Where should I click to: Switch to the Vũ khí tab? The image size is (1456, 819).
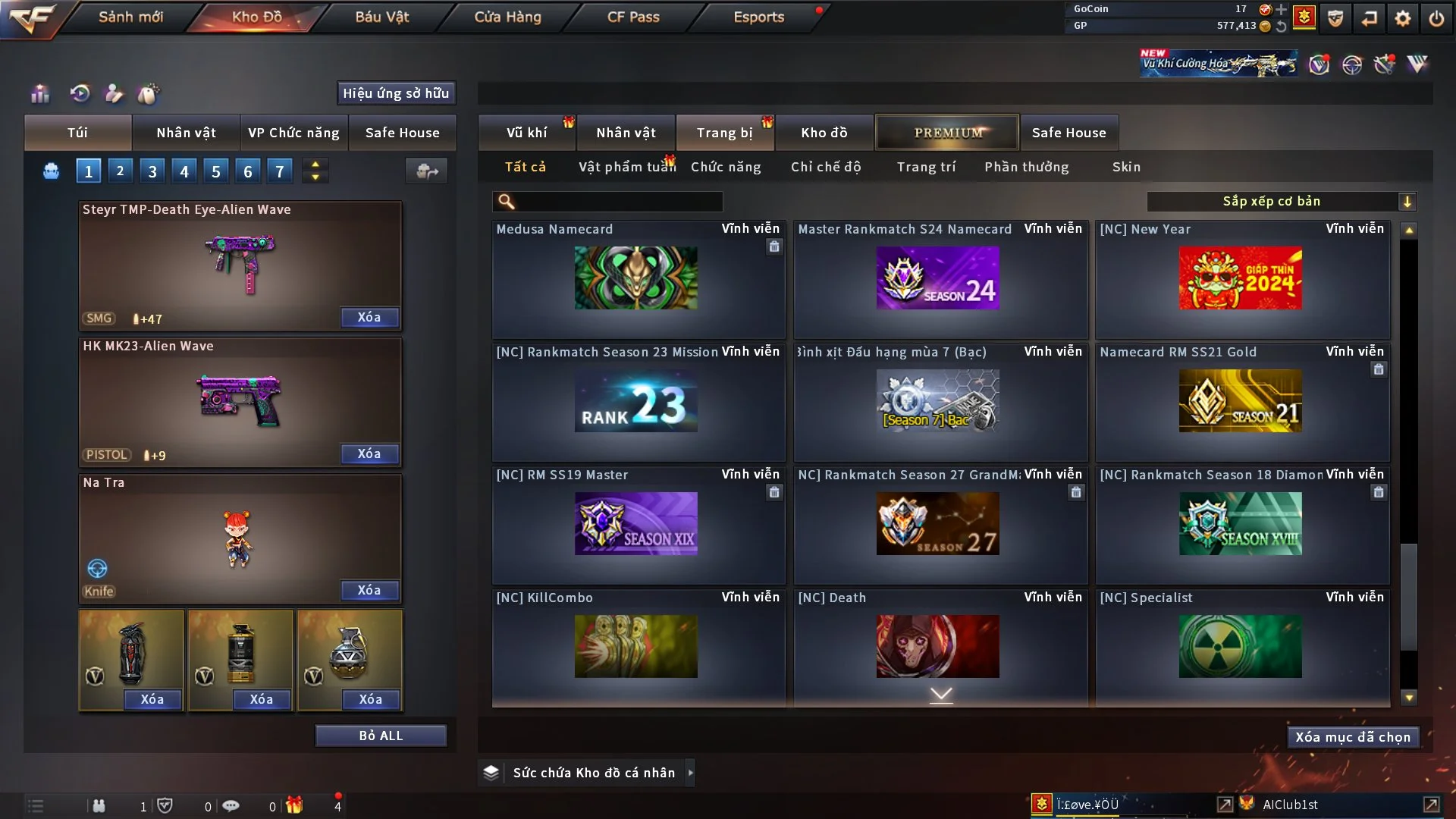526,133
